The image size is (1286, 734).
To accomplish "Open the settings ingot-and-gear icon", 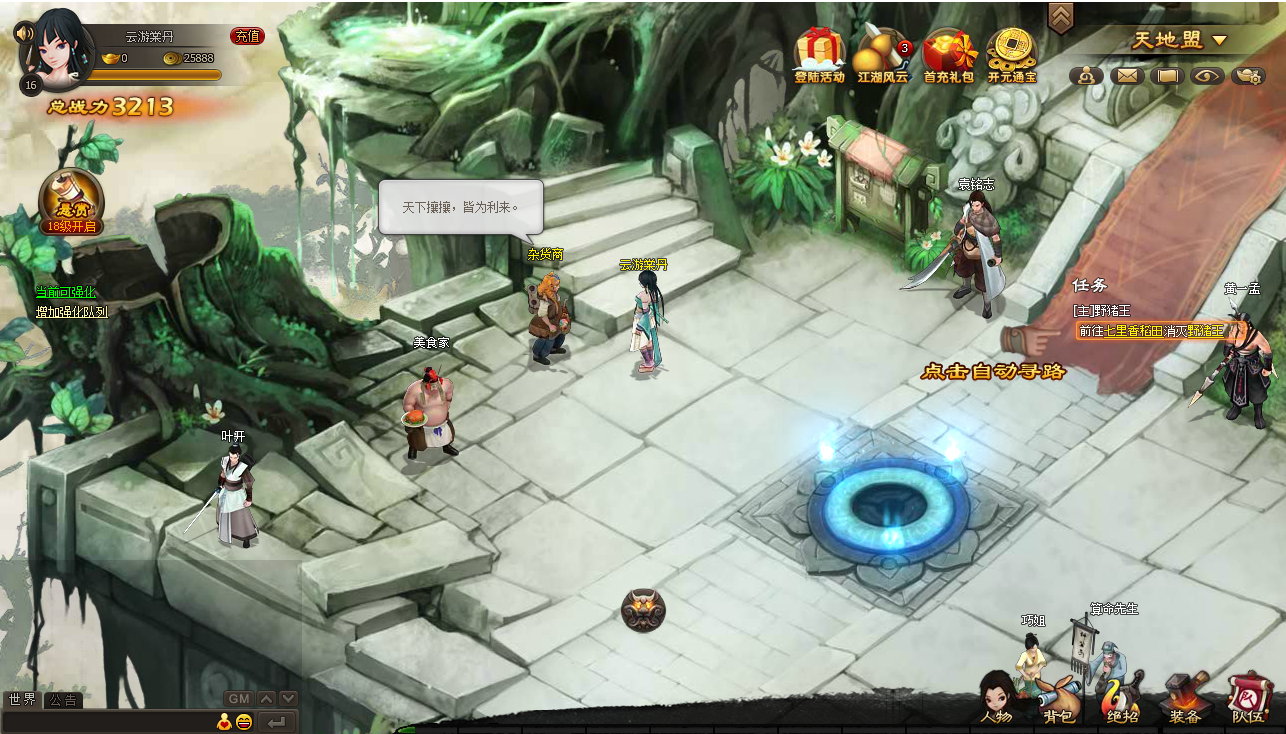I will pos(1248,75).
